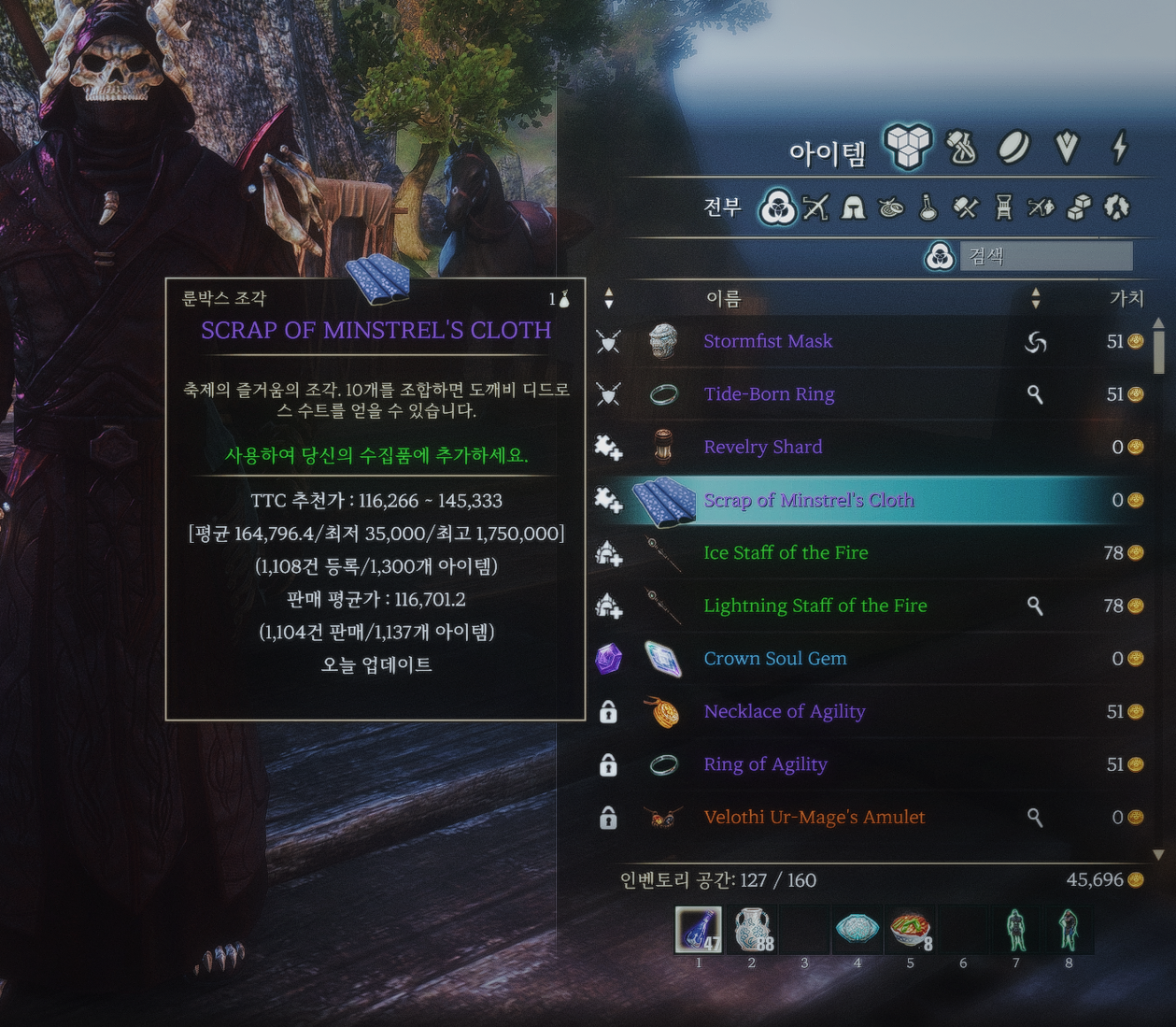Choose the Tide-Born Ring item

coord(769,394)
